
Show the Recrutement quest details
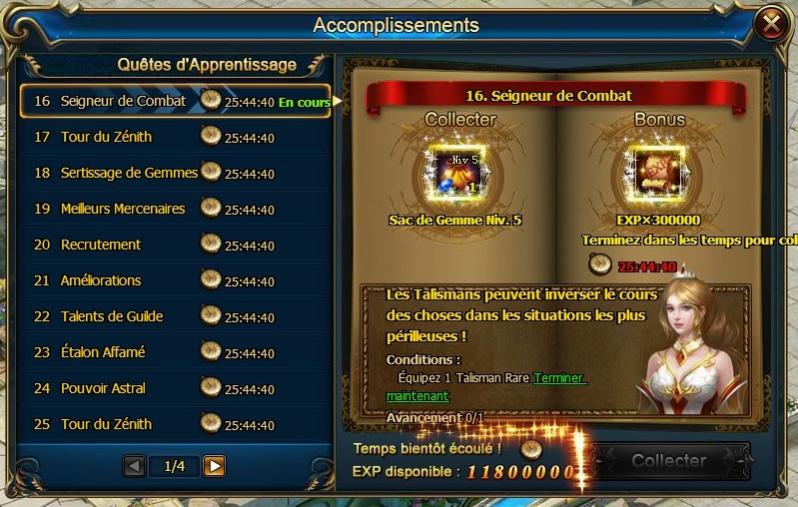click(x=101, y=245)
